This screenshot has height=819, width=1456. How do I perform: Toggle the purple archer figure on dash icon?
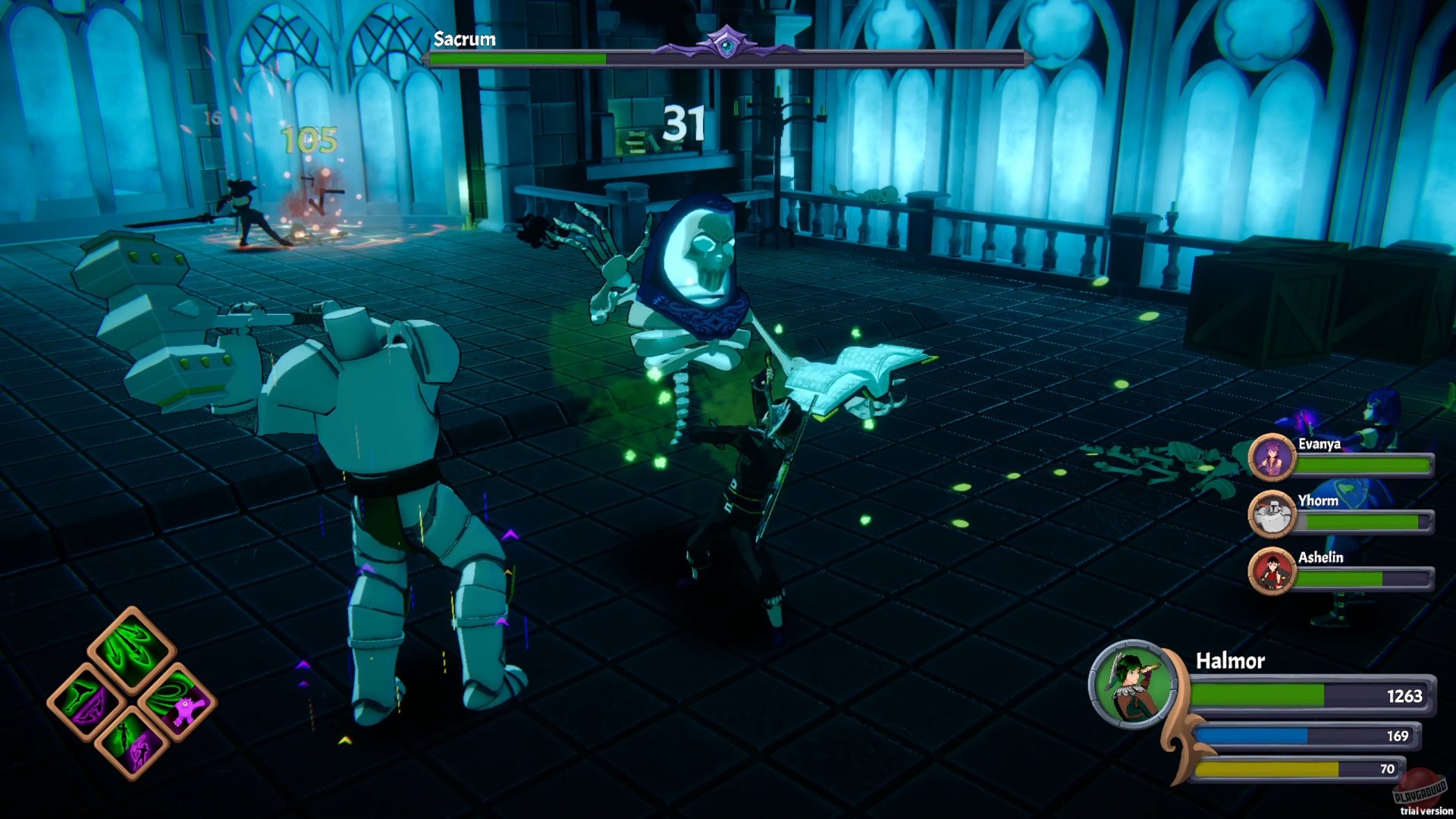[141, 753]
